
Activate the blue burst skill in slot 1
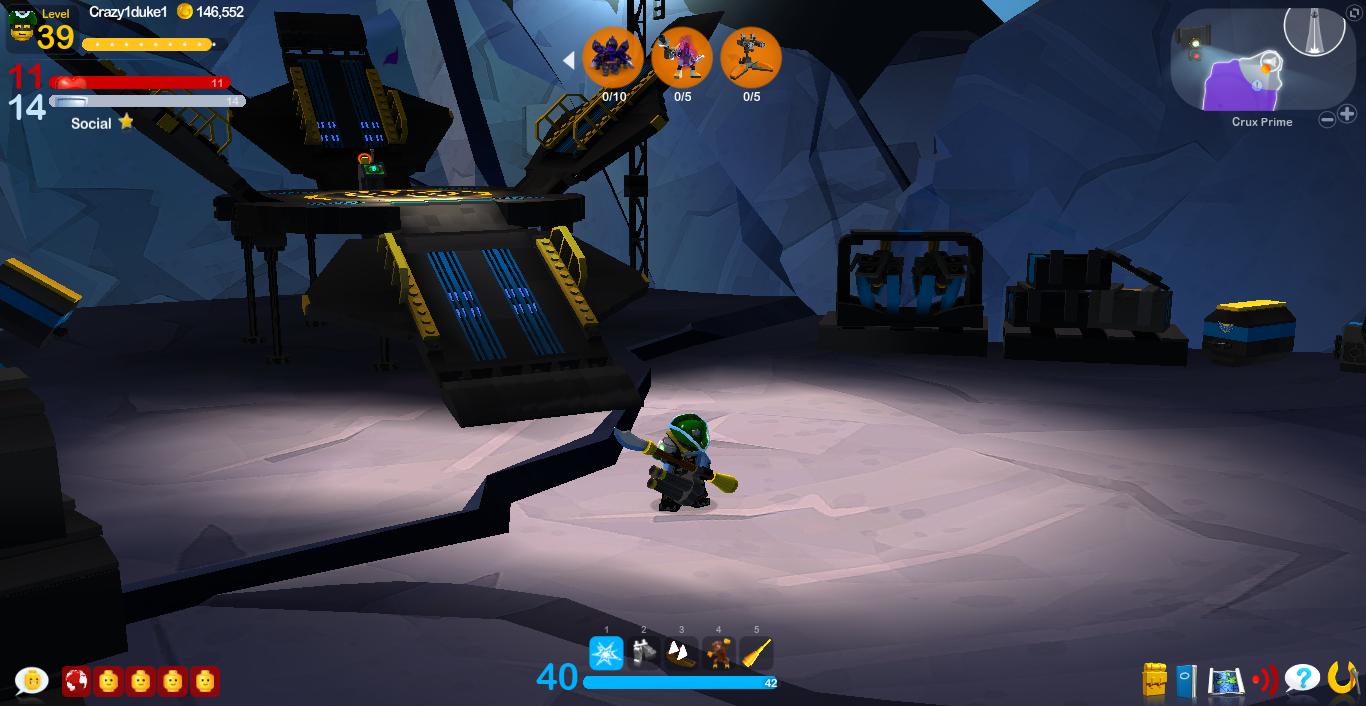606,653
